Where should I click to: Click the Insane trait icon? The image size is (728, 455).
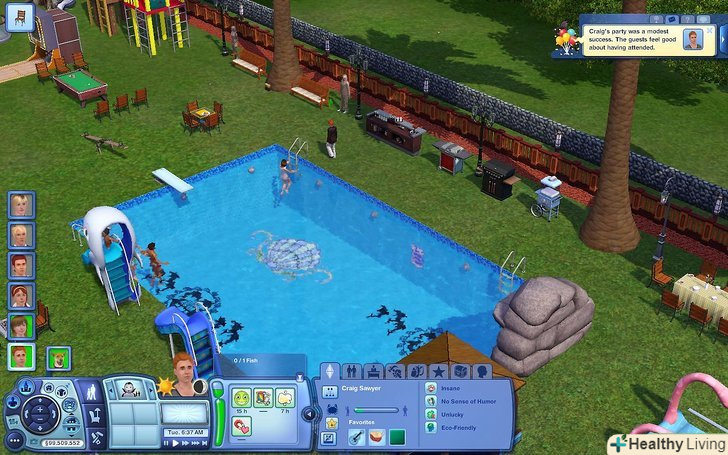pyautogui.click(x=431, y=388)
